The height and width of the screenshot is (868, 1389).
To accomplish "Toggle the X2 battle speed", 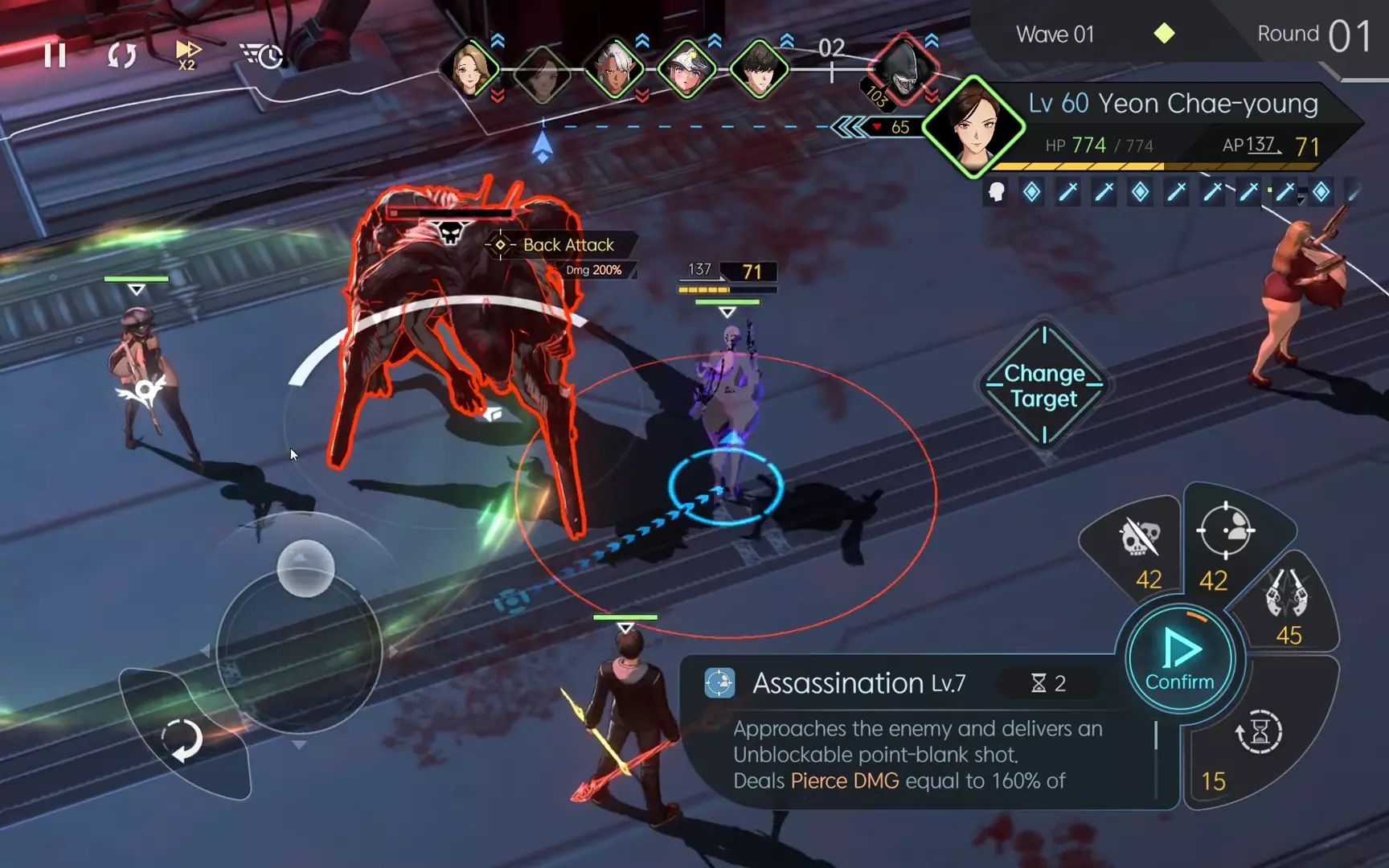I will [x=187, y=55].
